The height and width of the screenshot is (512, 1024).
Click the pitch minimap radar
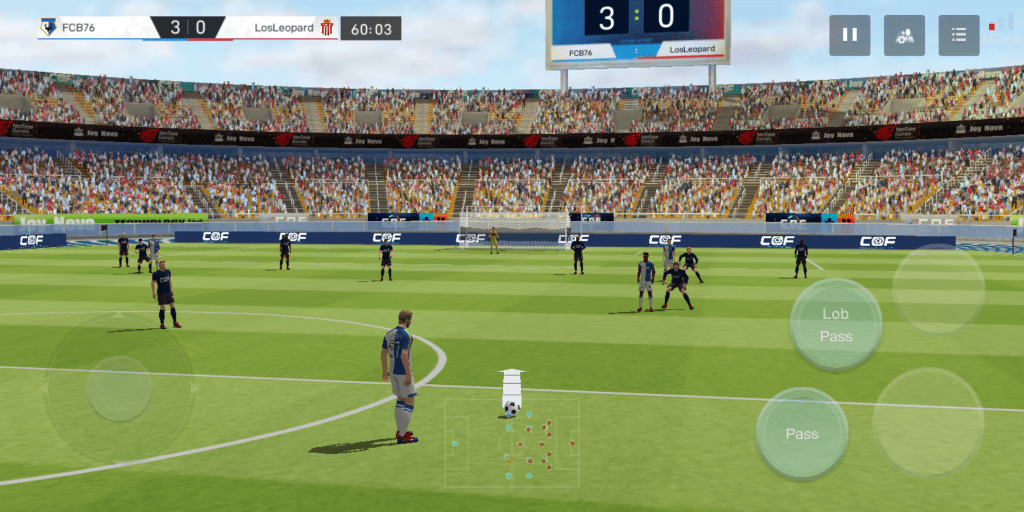[x=512, y=443]
